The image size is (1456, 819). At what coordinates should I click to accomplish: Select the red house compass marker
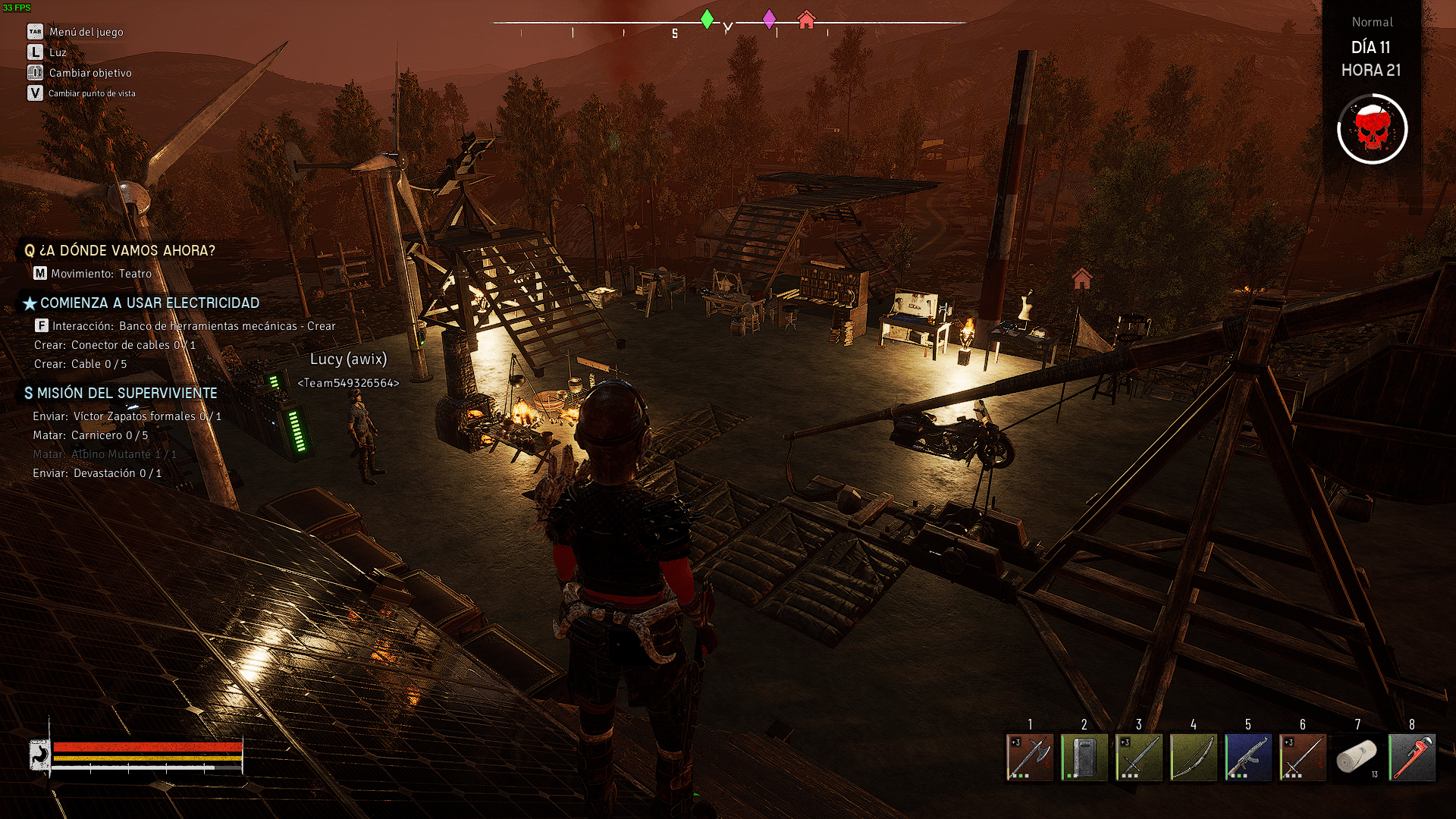pos(806,20)
